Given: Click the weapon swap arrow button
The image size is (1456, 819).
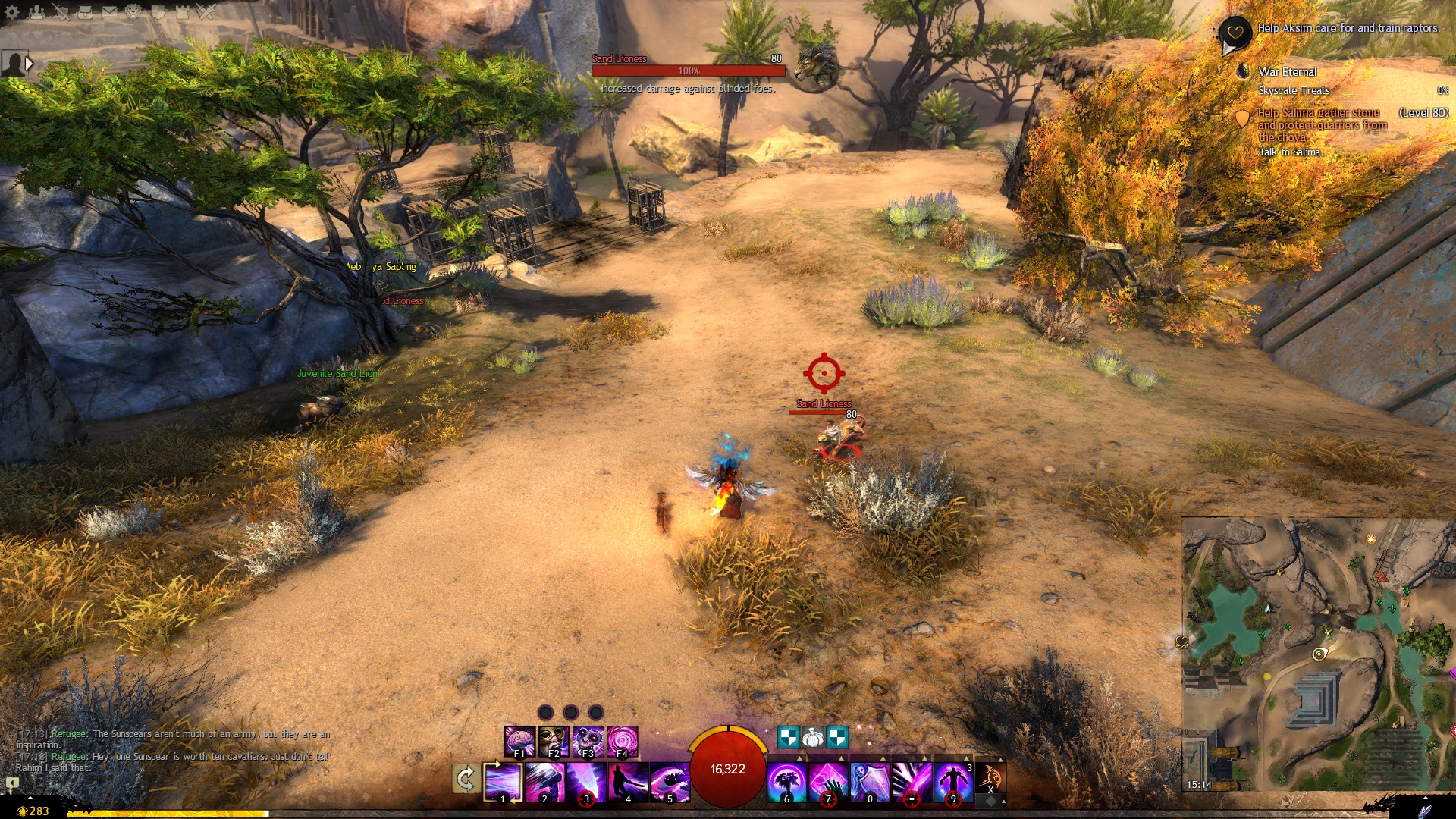Looking at the screenshot, I should click(465, 780).
